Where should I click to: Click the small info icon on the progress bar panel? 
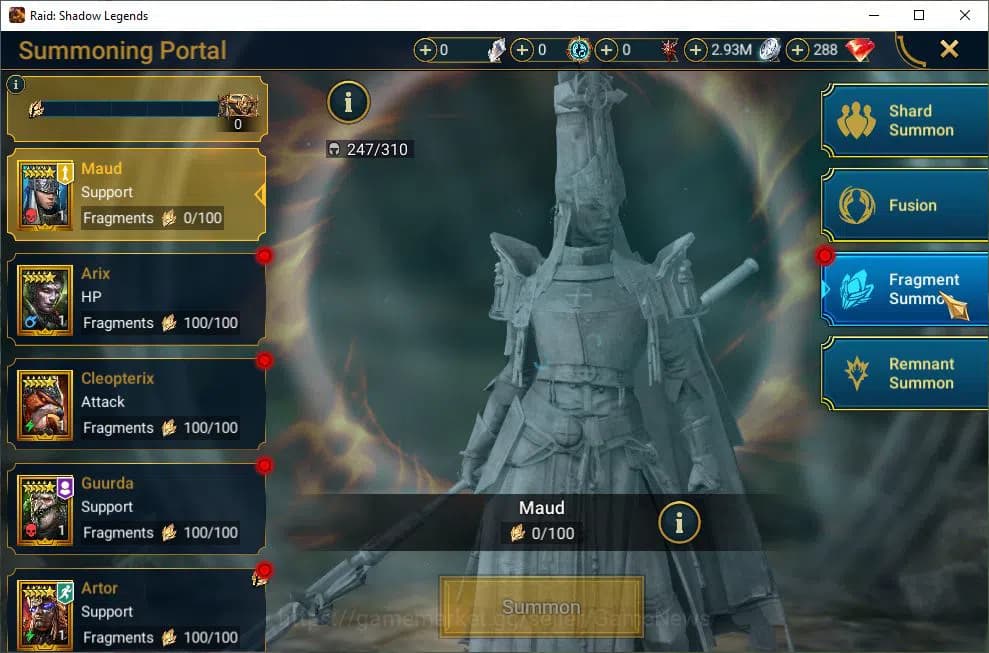(15, 85)
